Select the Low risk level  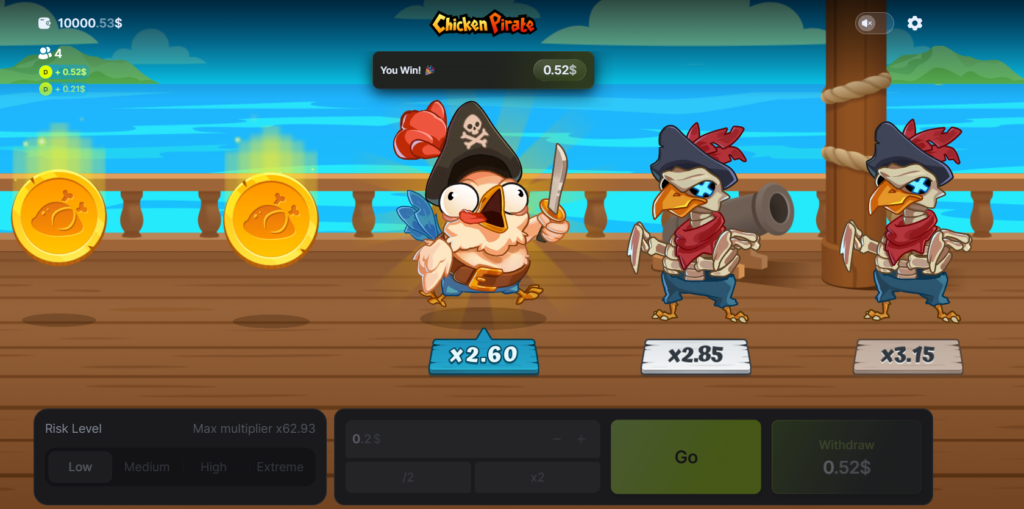click(80, 467)
